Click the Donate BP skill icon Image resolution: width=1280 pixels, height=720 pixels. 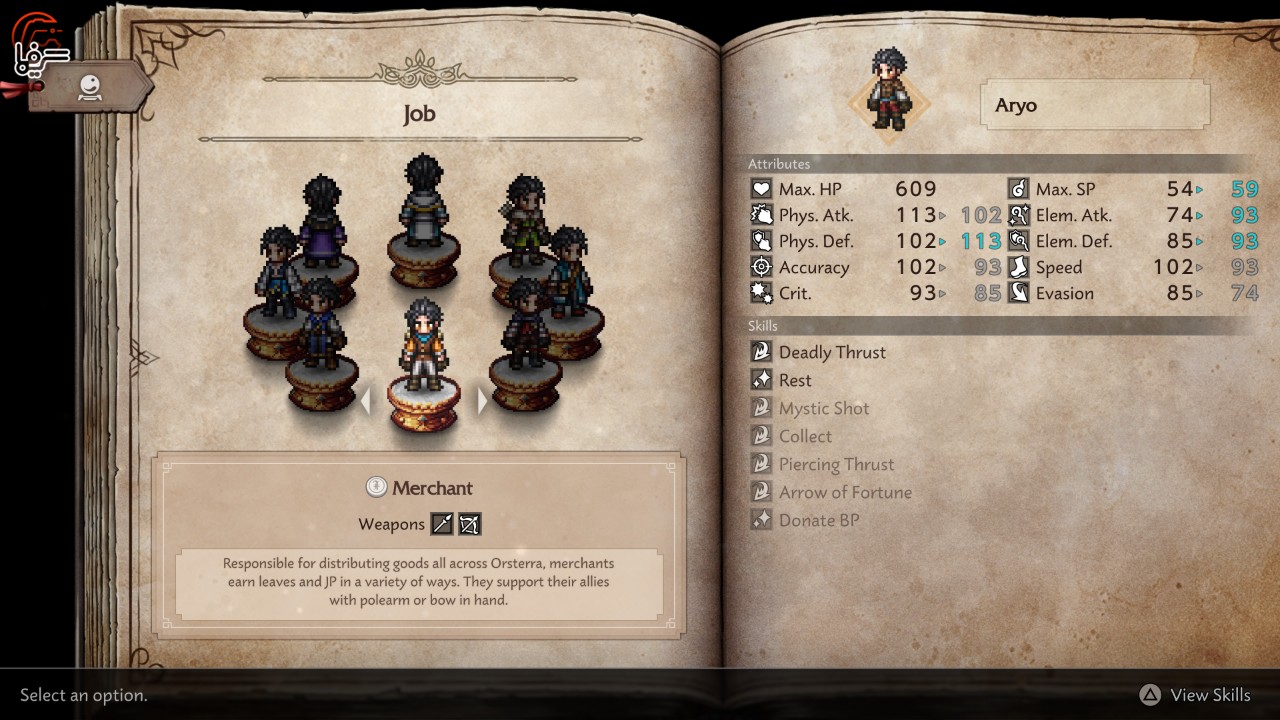pyautogui.click(x=761, y=519)
